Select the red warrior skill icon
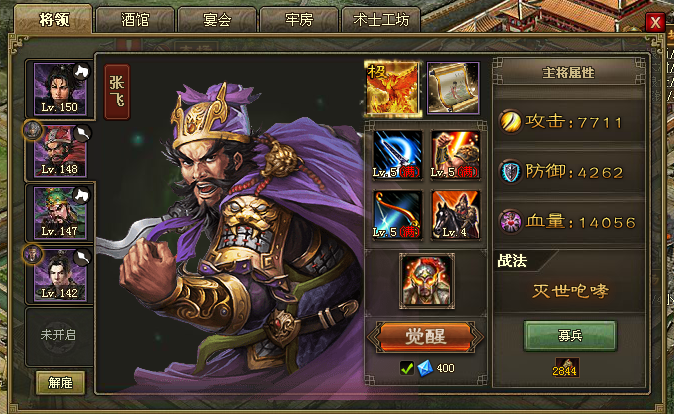 click(x=455, y=155)
